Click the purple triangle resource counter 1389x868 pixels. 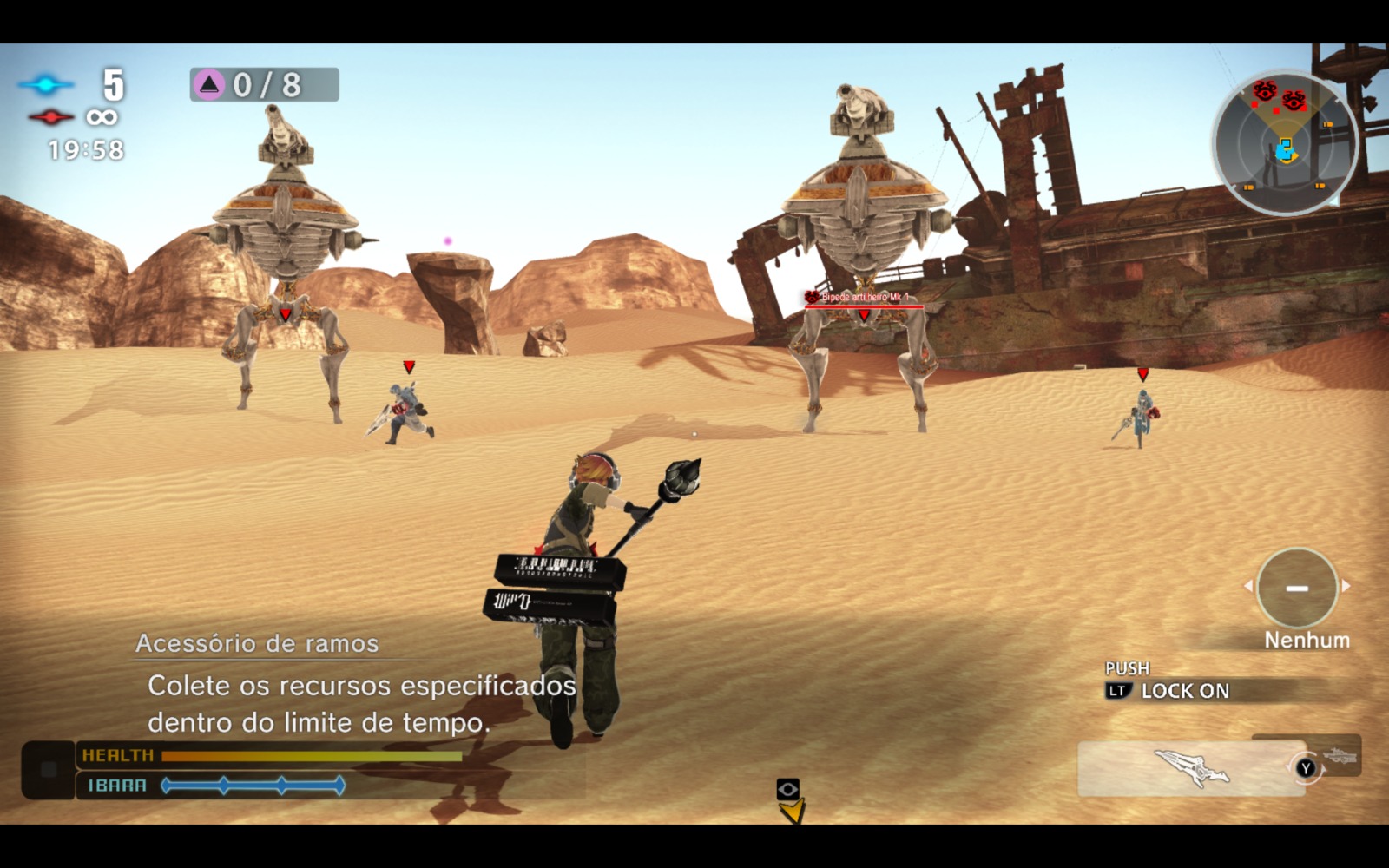[x=264, y=84]
